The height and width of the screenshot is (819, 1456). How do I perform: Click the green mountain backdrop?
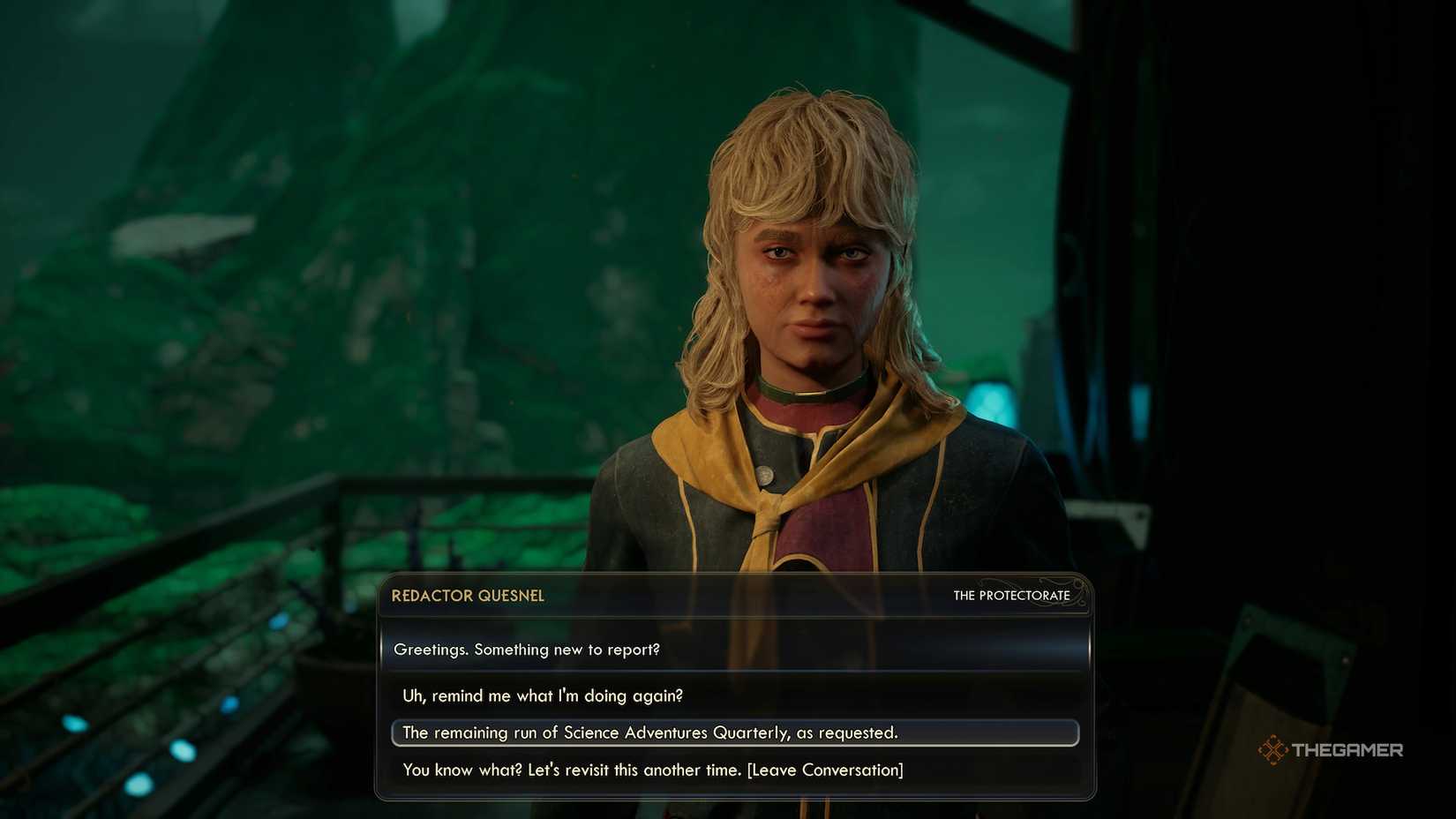pyautogui.click(x=265, y=177)
